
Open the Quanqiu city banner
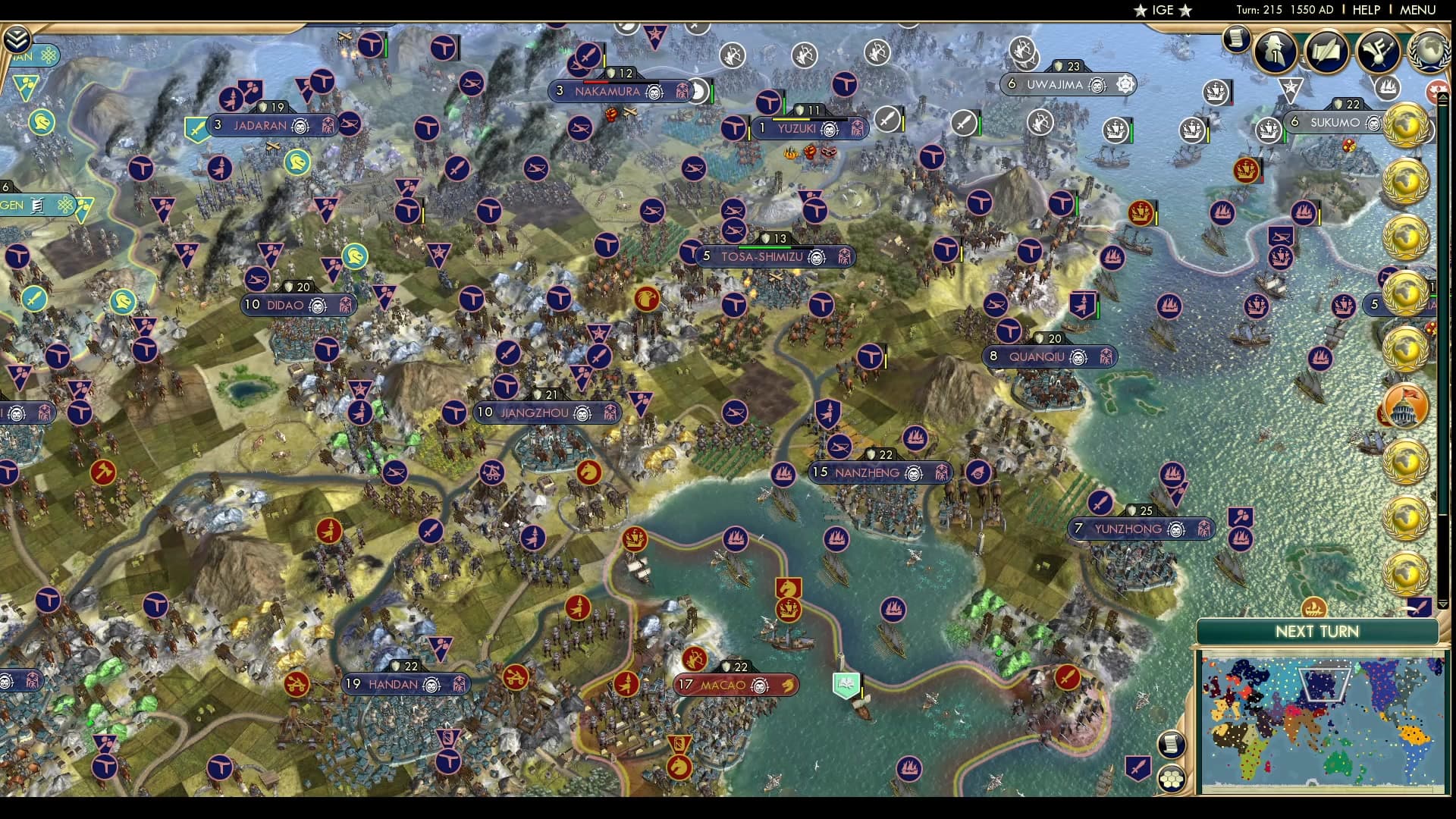click(x=1050, y=356)
